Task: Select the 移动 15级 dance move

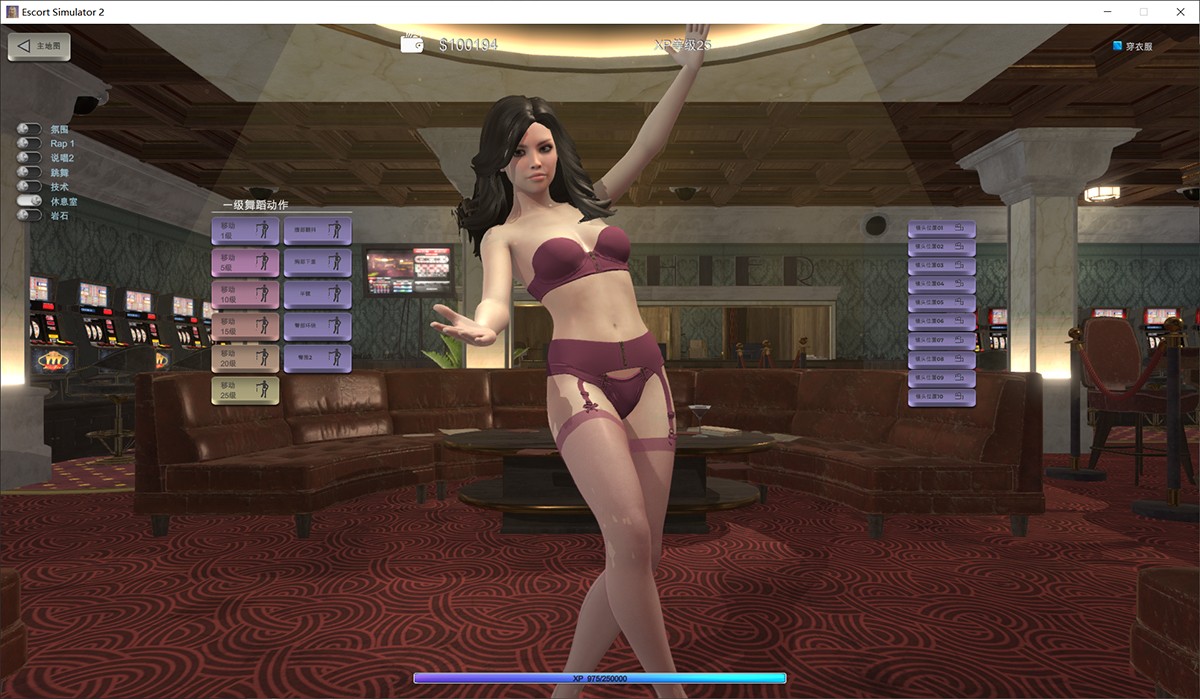Action: [245, 326]
